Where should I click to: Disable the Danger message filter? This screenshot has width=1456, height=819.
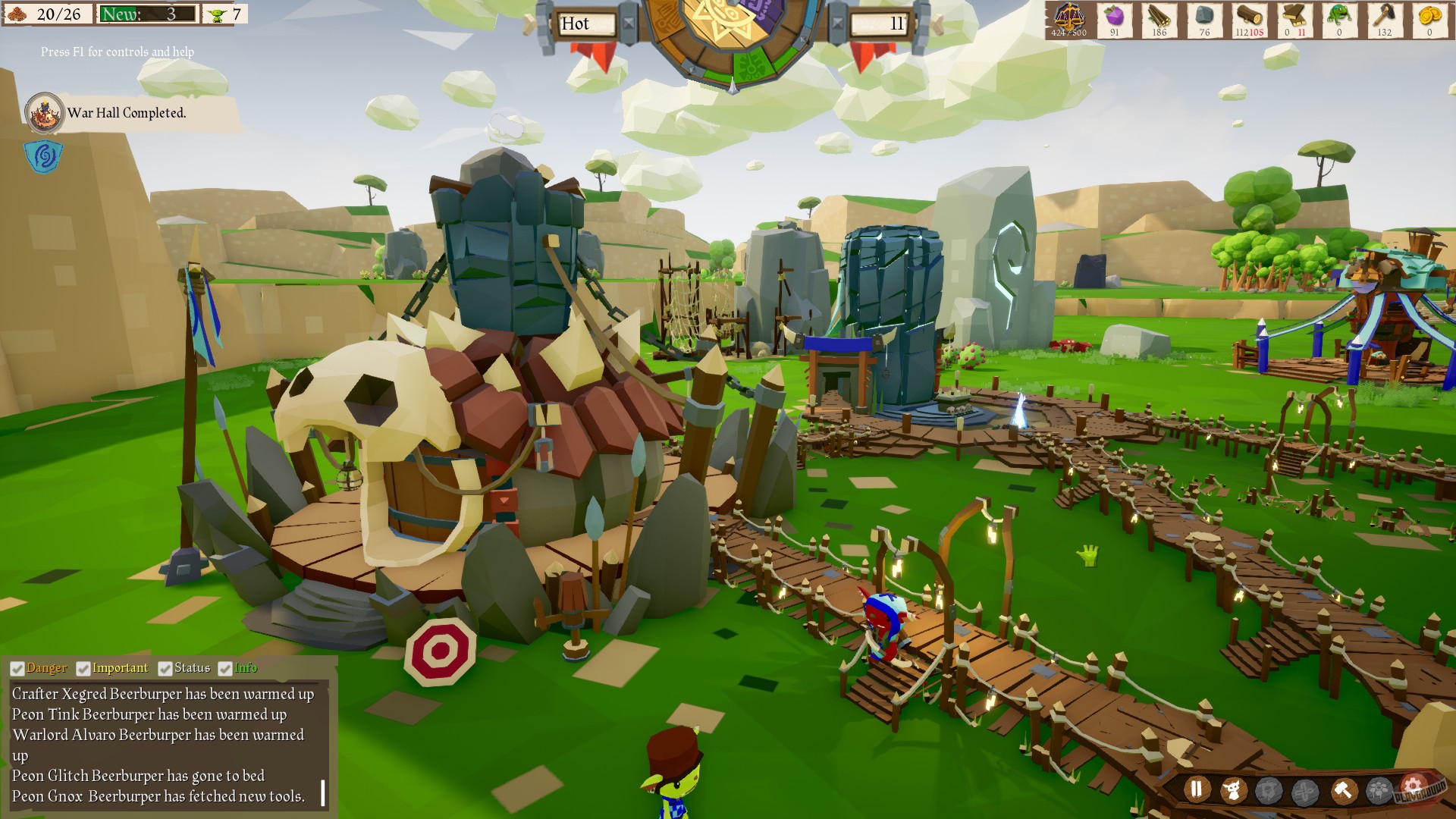pos(16,668)
